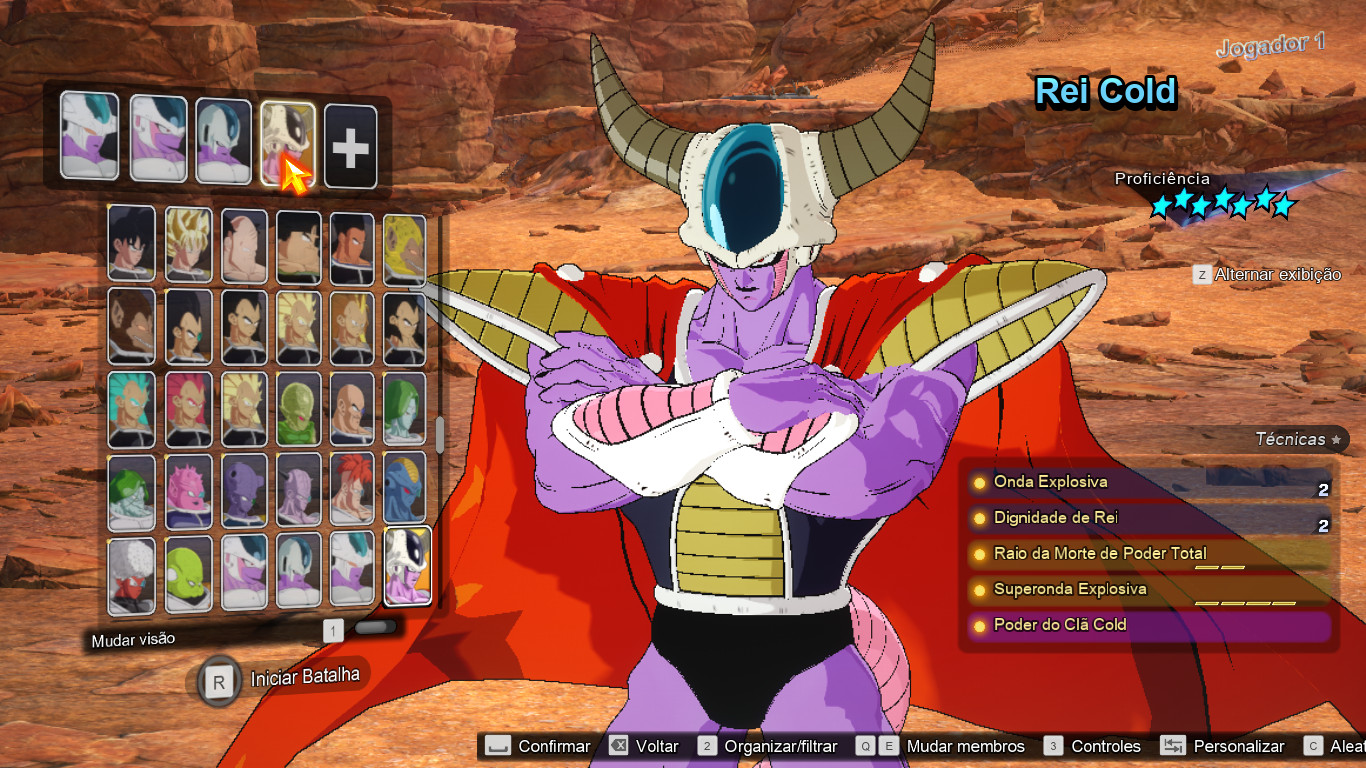The image size is (1366, 768).
Task: Select teal-haired Super Saiyan Blue Vegeta
Action: 131,408
